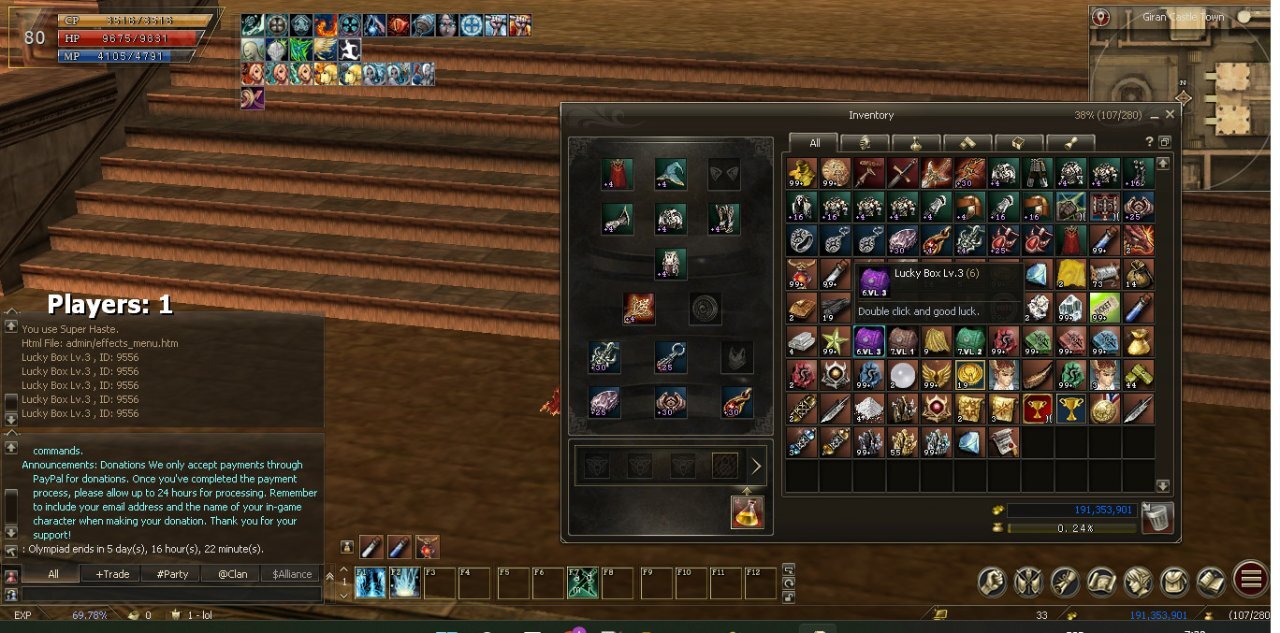
Task: Switch chat to the +Trade tab
Action: tap(112, 574)
